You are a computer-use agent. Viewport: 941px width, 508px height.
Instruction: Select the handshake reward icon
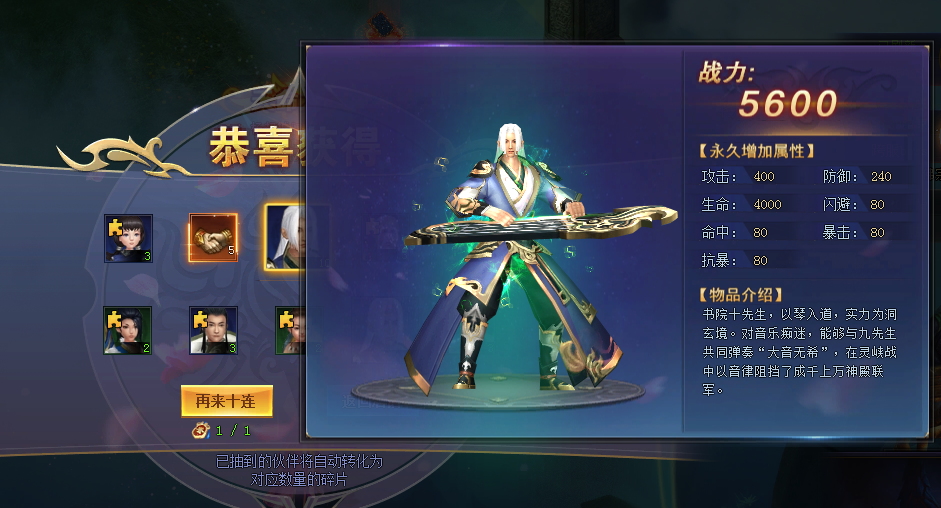(213, 238)
